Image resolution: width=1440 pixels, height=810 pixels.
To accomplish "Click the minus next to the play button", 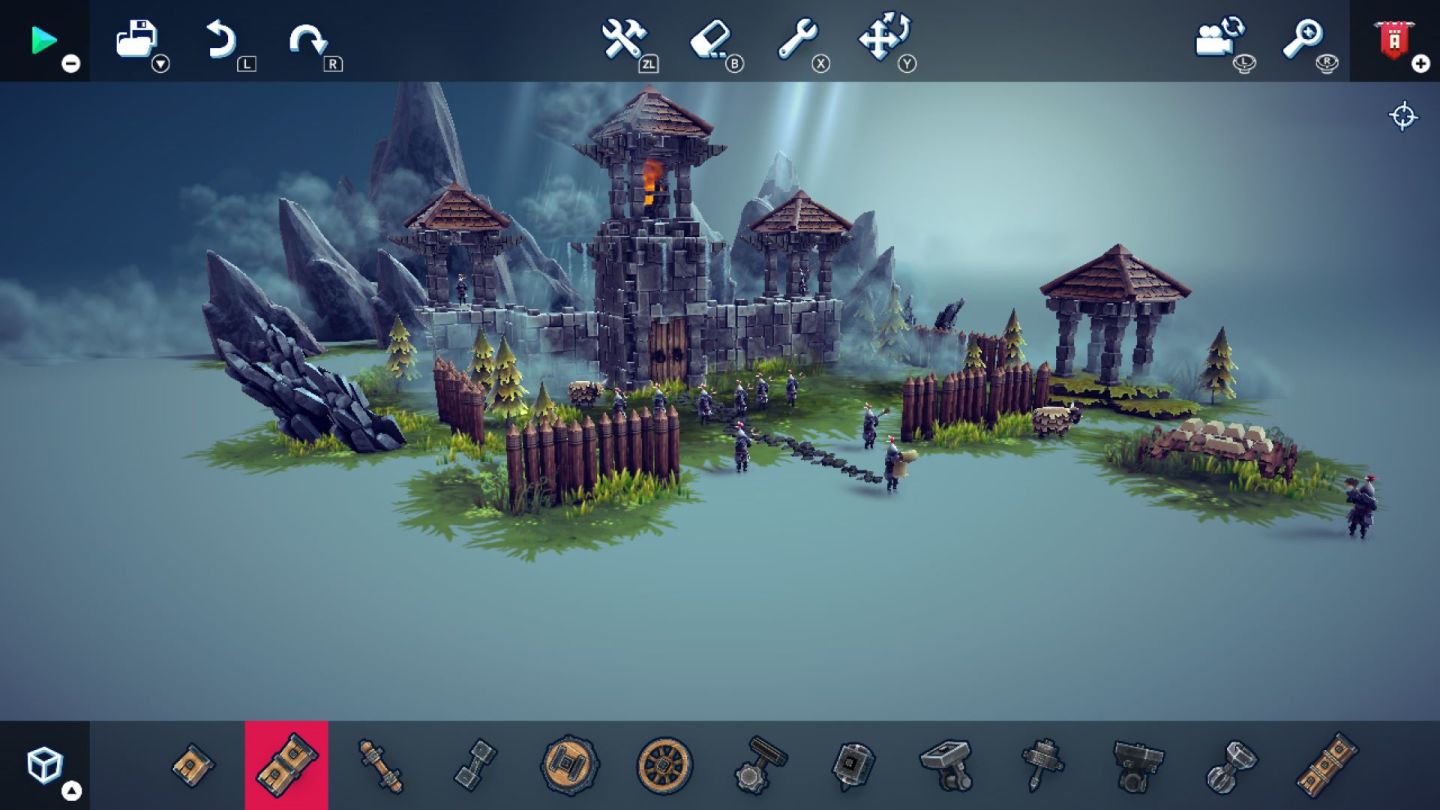I will pos(69,63).
